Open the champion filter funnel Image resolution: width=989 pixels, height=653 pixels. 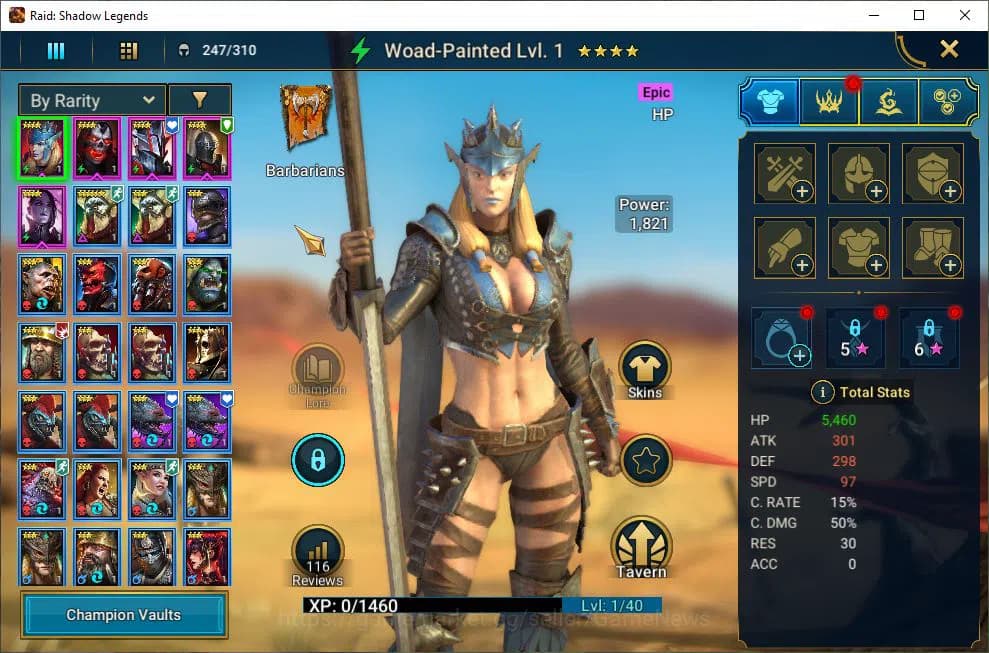pos(200,100)
